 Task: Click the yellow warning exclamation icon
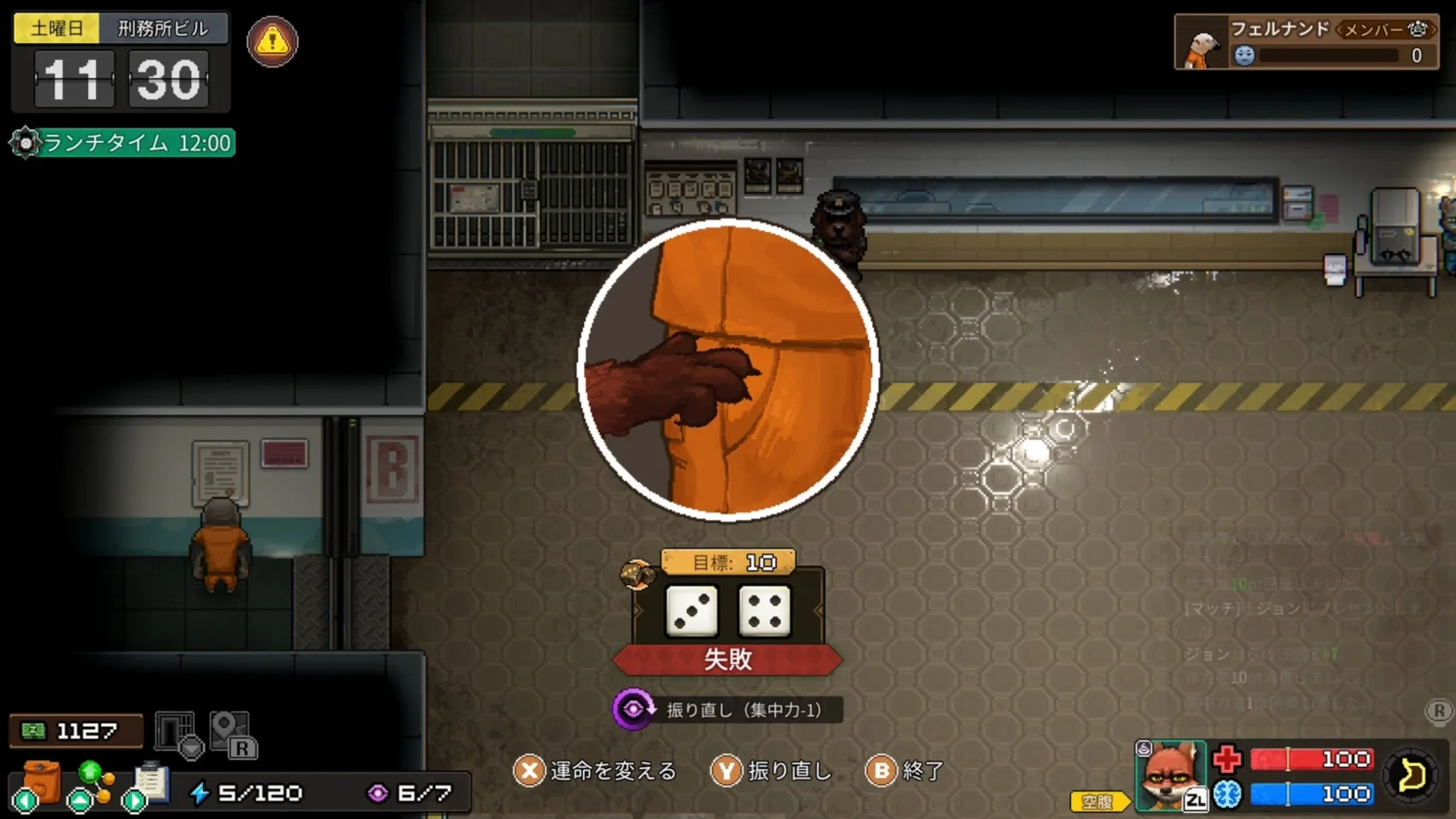(x=272, y=42)
